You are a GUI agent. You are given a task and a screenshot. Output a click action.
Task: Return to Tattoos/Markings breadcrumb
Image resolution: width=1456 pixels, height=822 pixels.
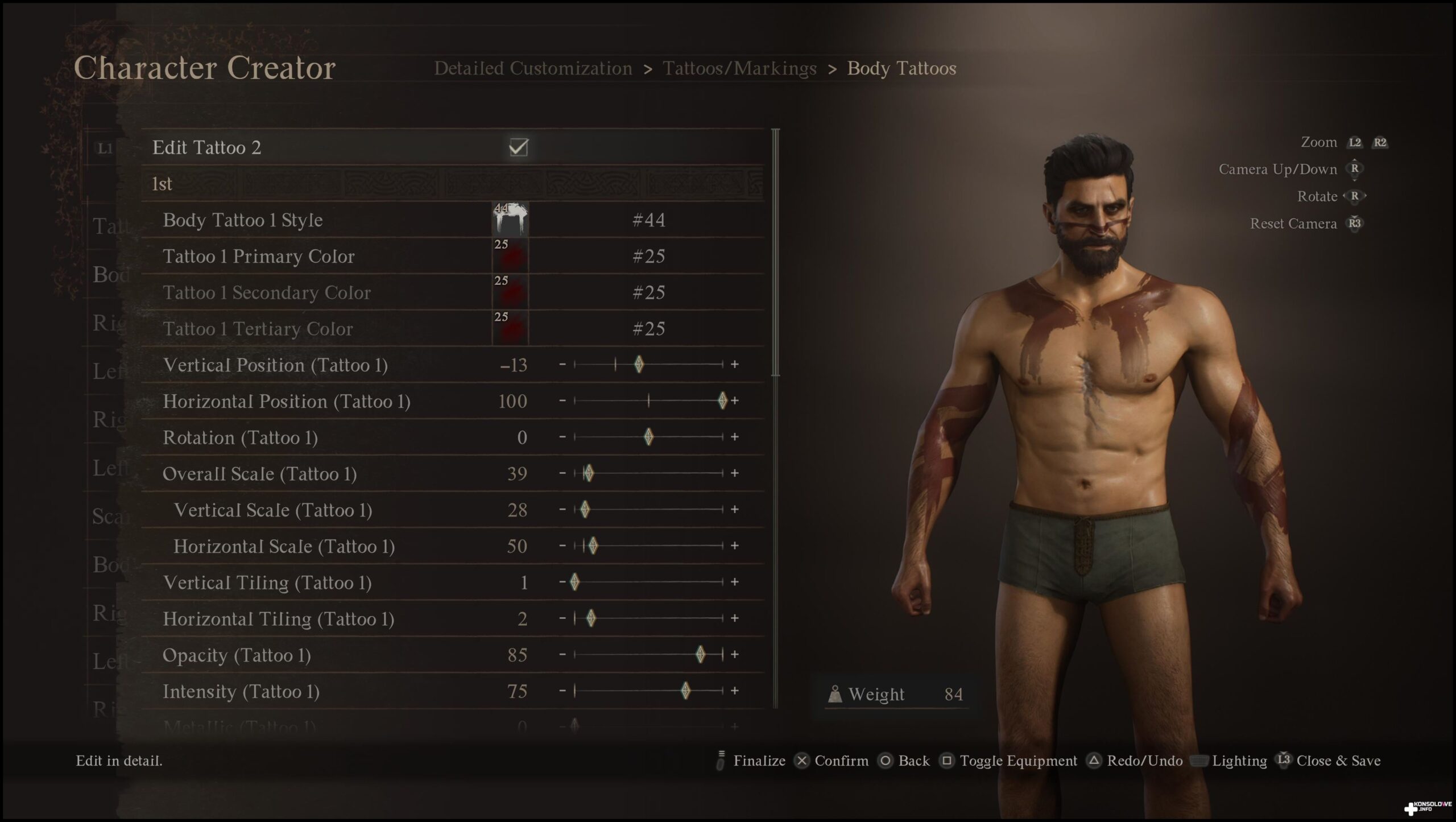739,68
